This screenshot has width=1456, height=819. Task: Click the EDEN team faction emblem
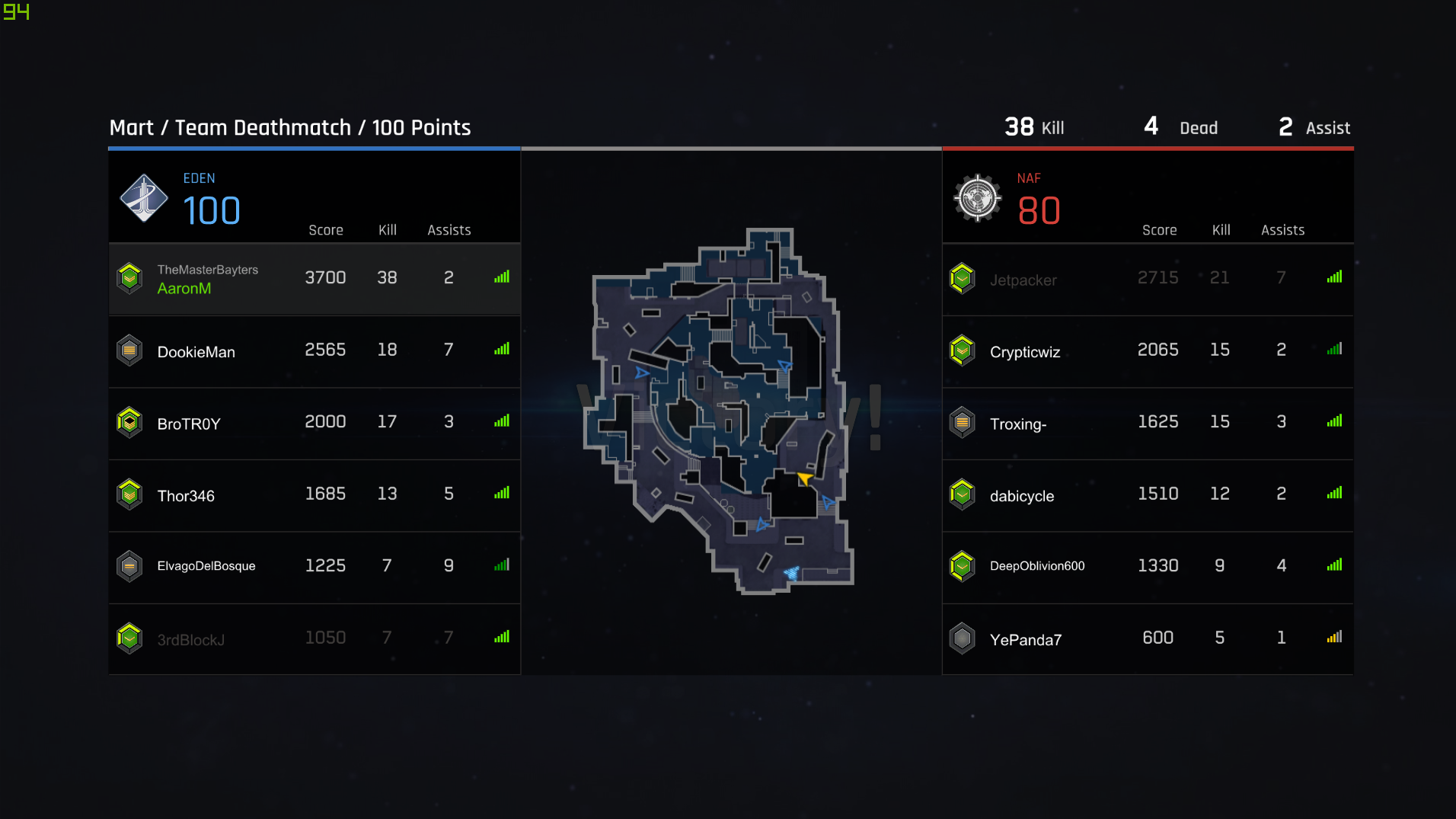point(145,198)
